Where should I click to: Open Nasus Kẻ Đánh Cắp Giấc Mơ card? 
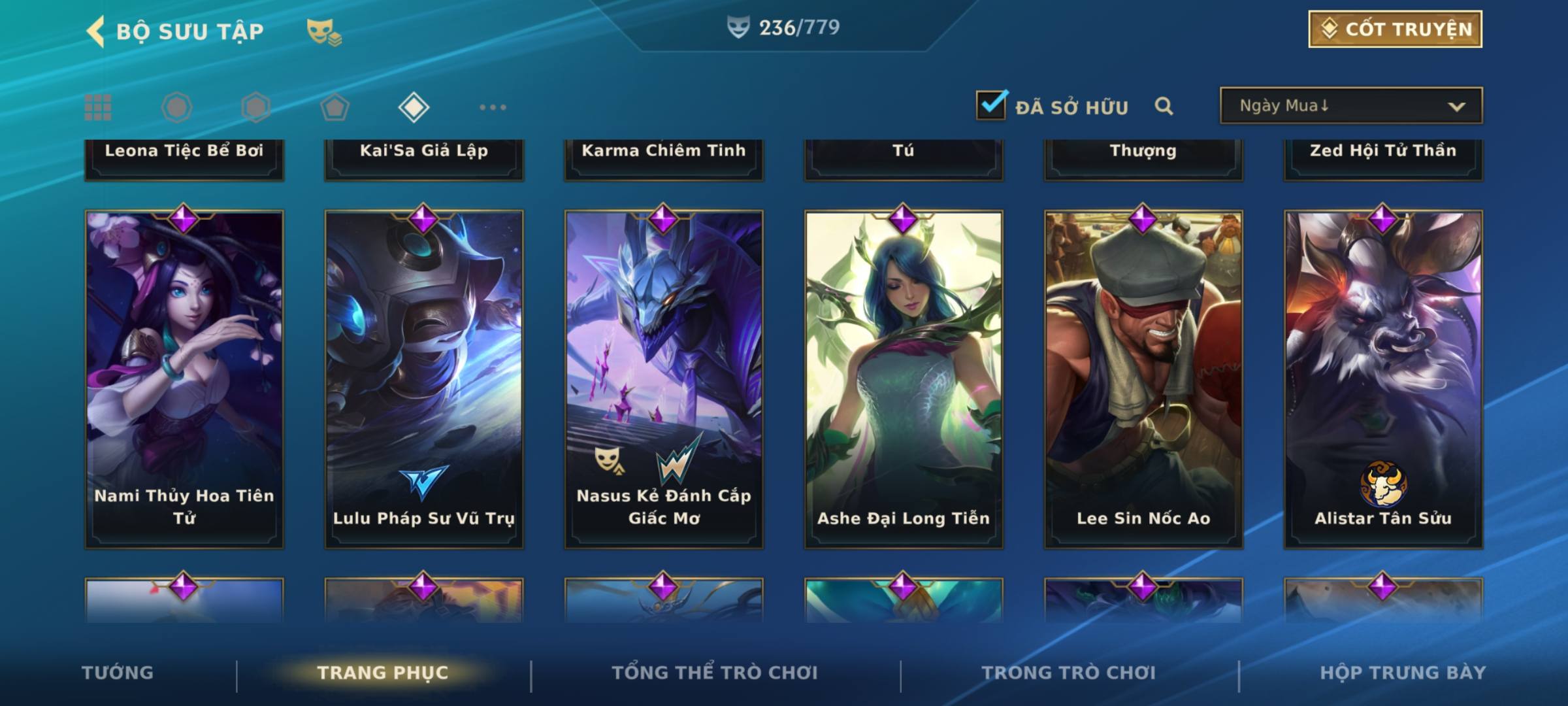[x=664, y=379]
